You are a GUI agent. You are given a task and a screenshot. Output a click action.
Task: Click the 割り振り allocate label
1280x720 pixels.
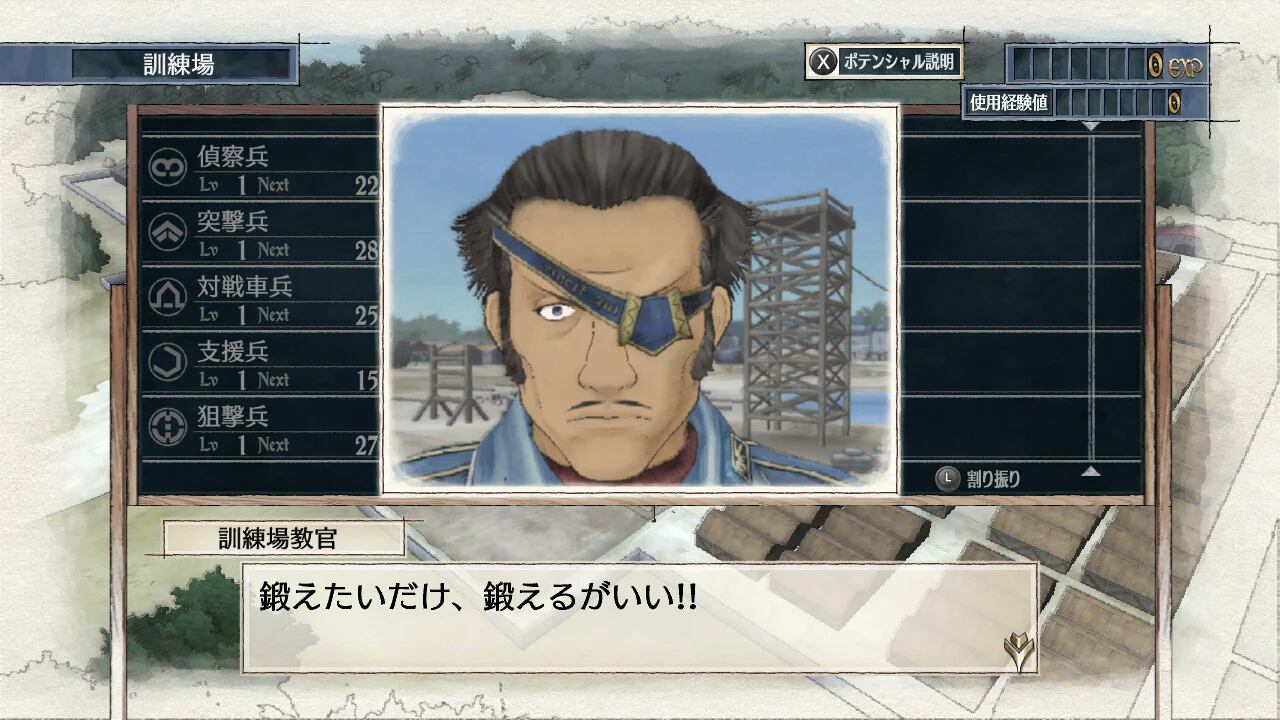click(979, 479)
